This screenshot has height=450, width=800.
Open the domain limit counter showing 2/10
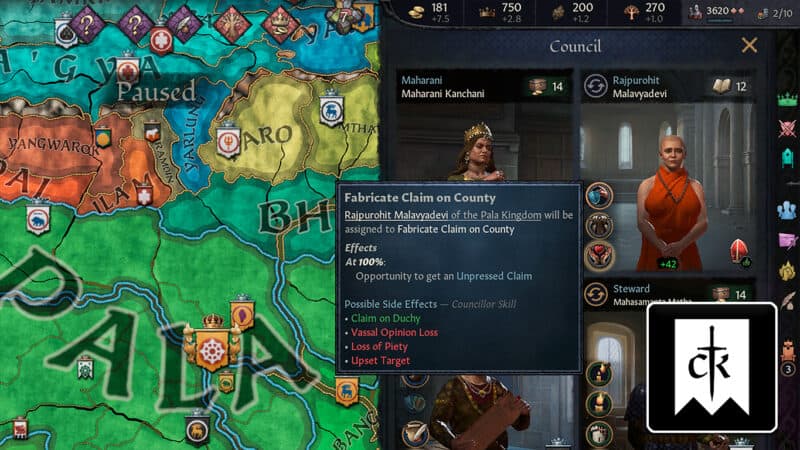pos(778,12)
